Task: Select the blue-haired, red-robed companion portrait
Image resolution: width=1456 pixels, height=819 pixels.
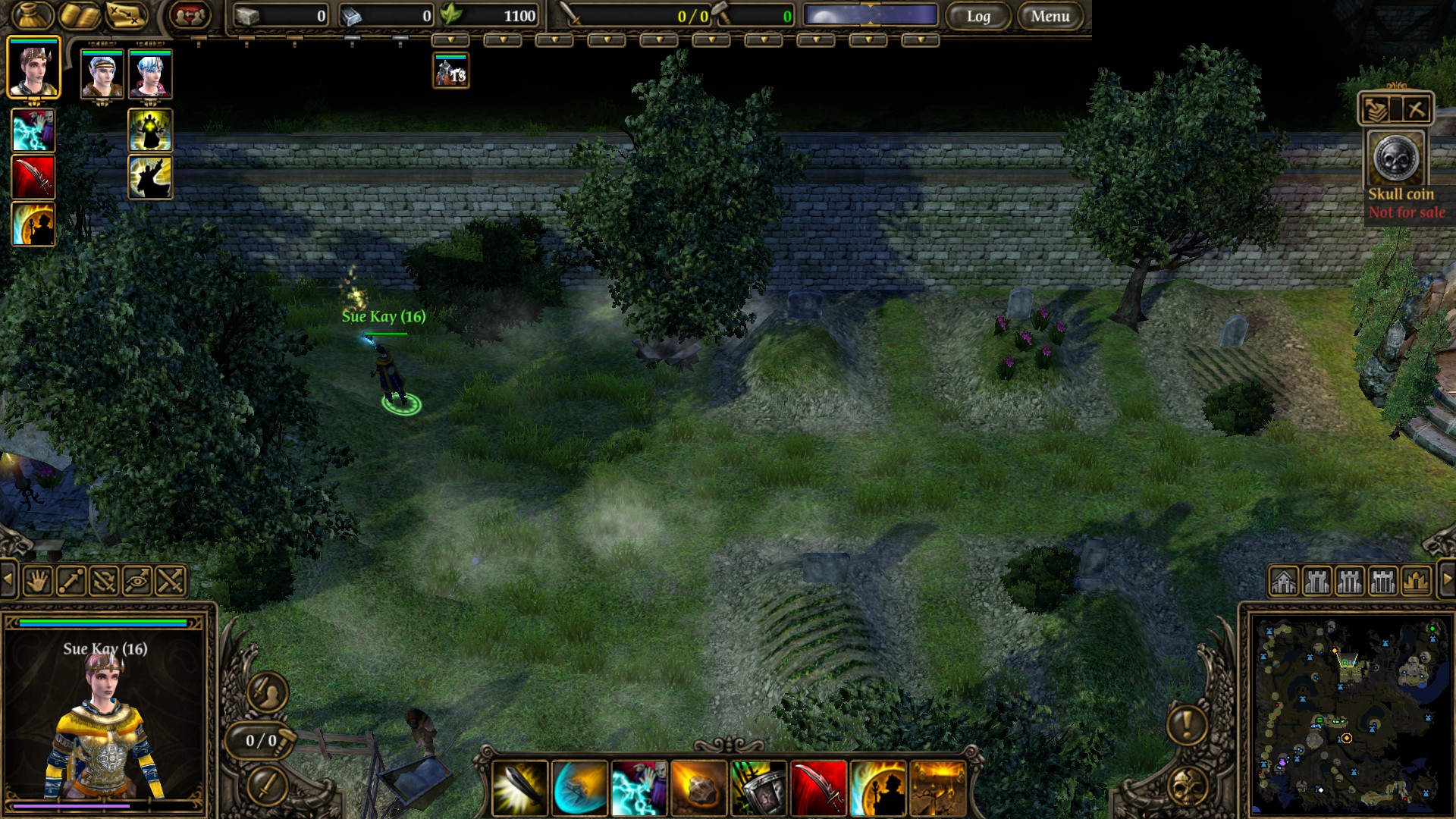Action: tap(150, 74)
